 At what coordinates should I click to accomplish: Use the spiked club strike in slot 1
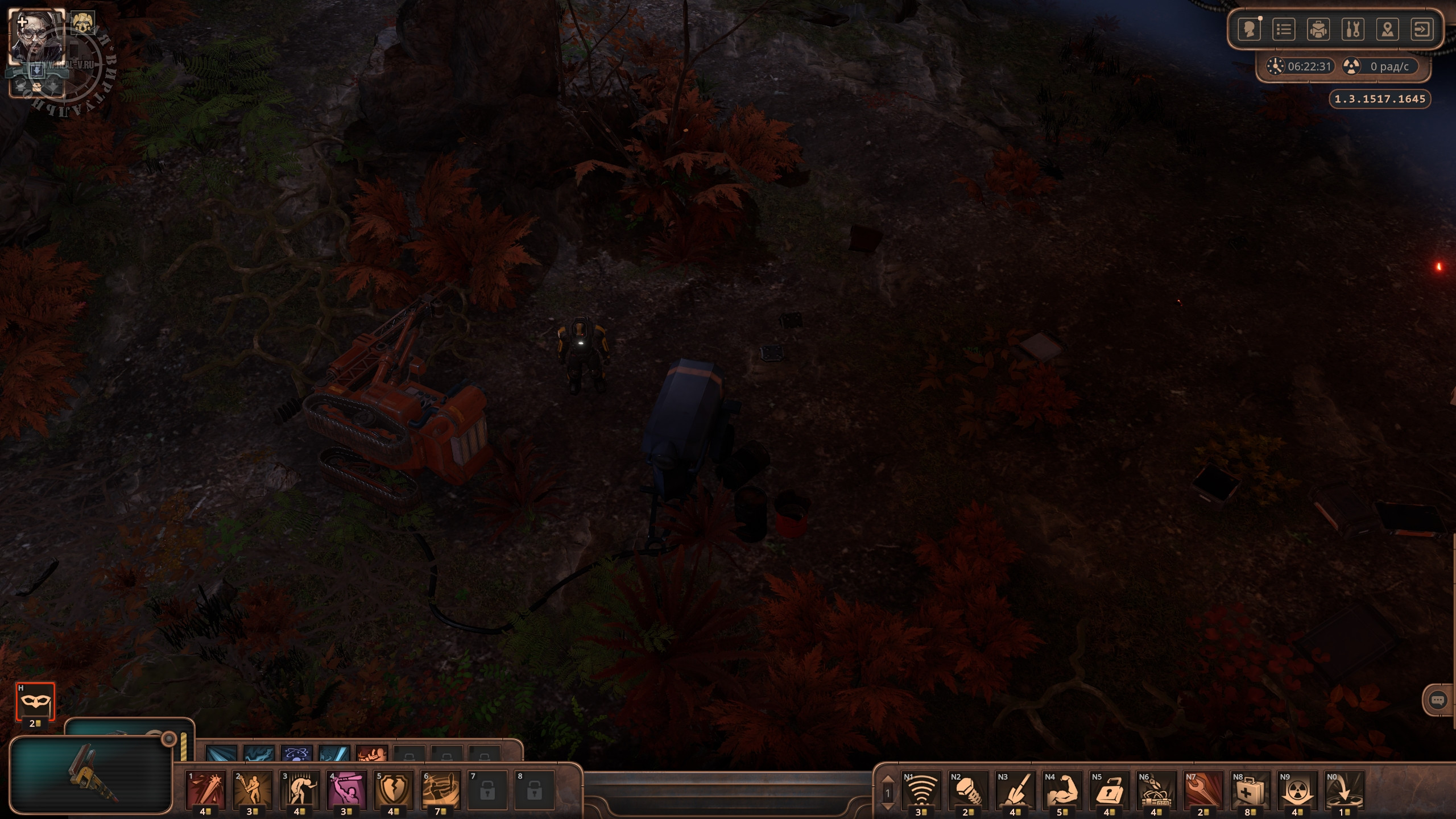tap(206, 789)
